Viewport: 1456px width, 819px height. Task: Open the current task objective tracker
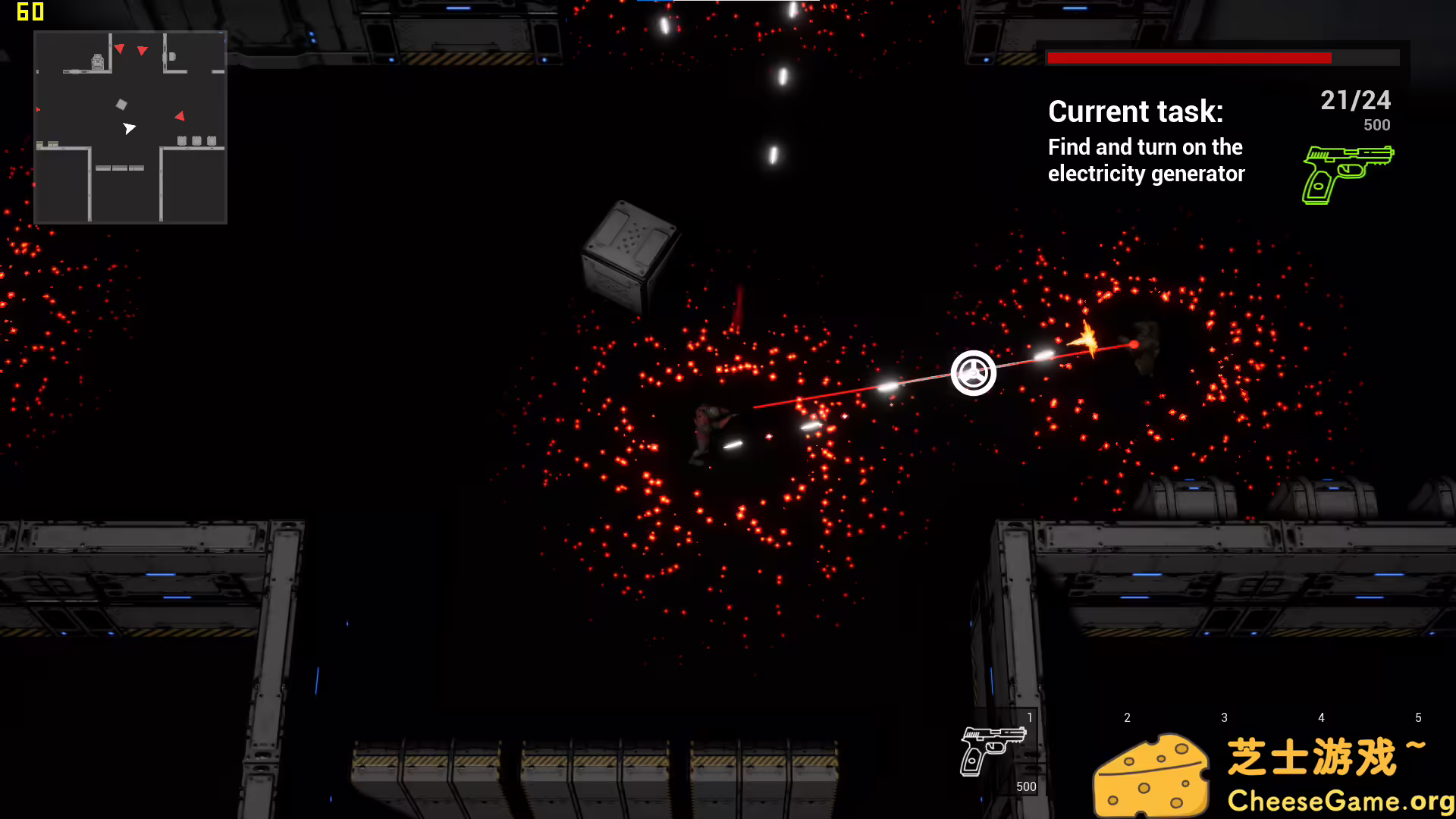(1146, 142)
